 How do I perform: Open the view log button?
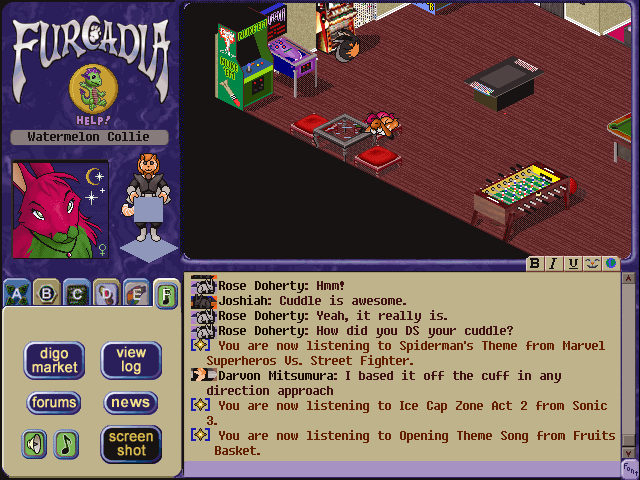tap(131, 360)
